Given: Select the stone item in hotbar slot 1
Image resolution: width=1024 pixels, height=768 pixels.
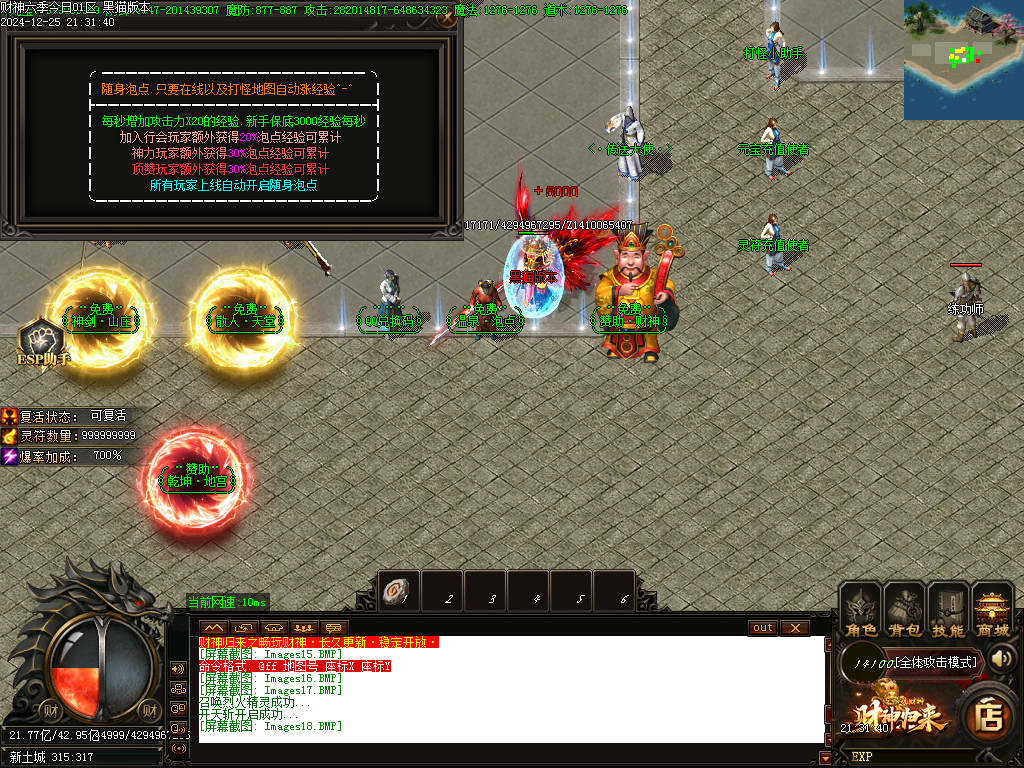Looking at the screenshot, I should [398, 592].
